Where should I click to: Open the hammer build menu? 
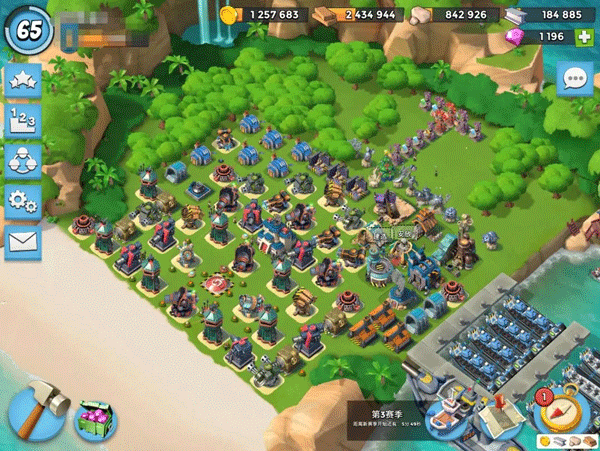click(x=38, y=410)
